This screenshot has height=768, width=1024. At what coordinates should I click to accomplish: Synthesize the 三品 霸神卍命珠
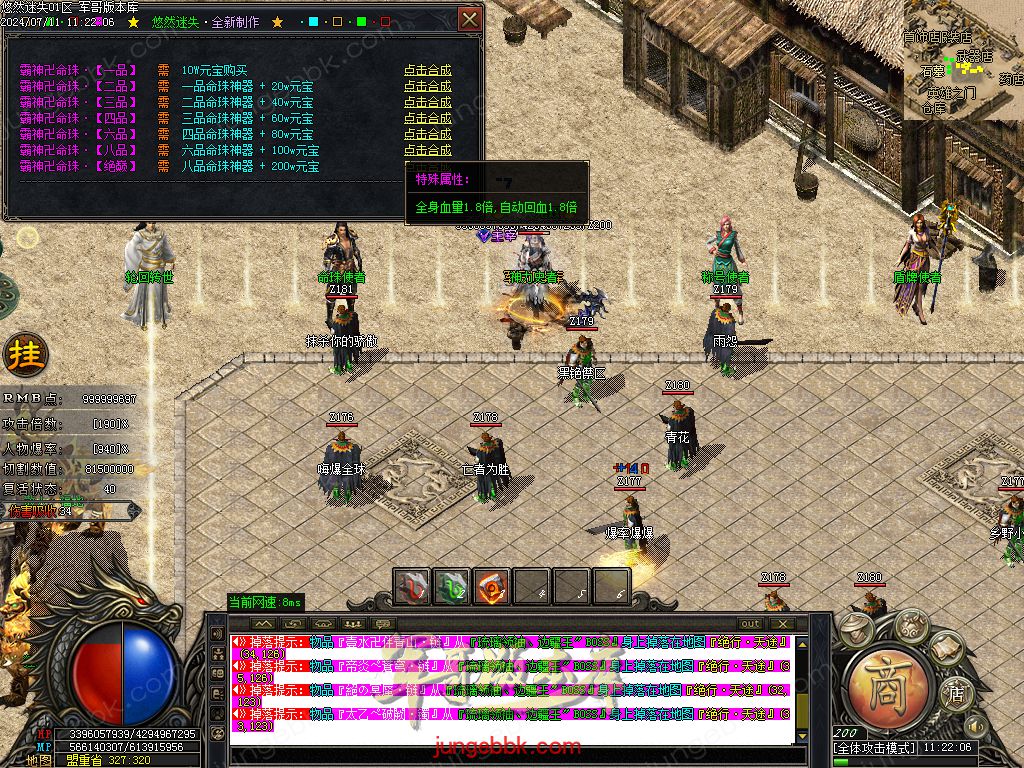click(427, 102)
